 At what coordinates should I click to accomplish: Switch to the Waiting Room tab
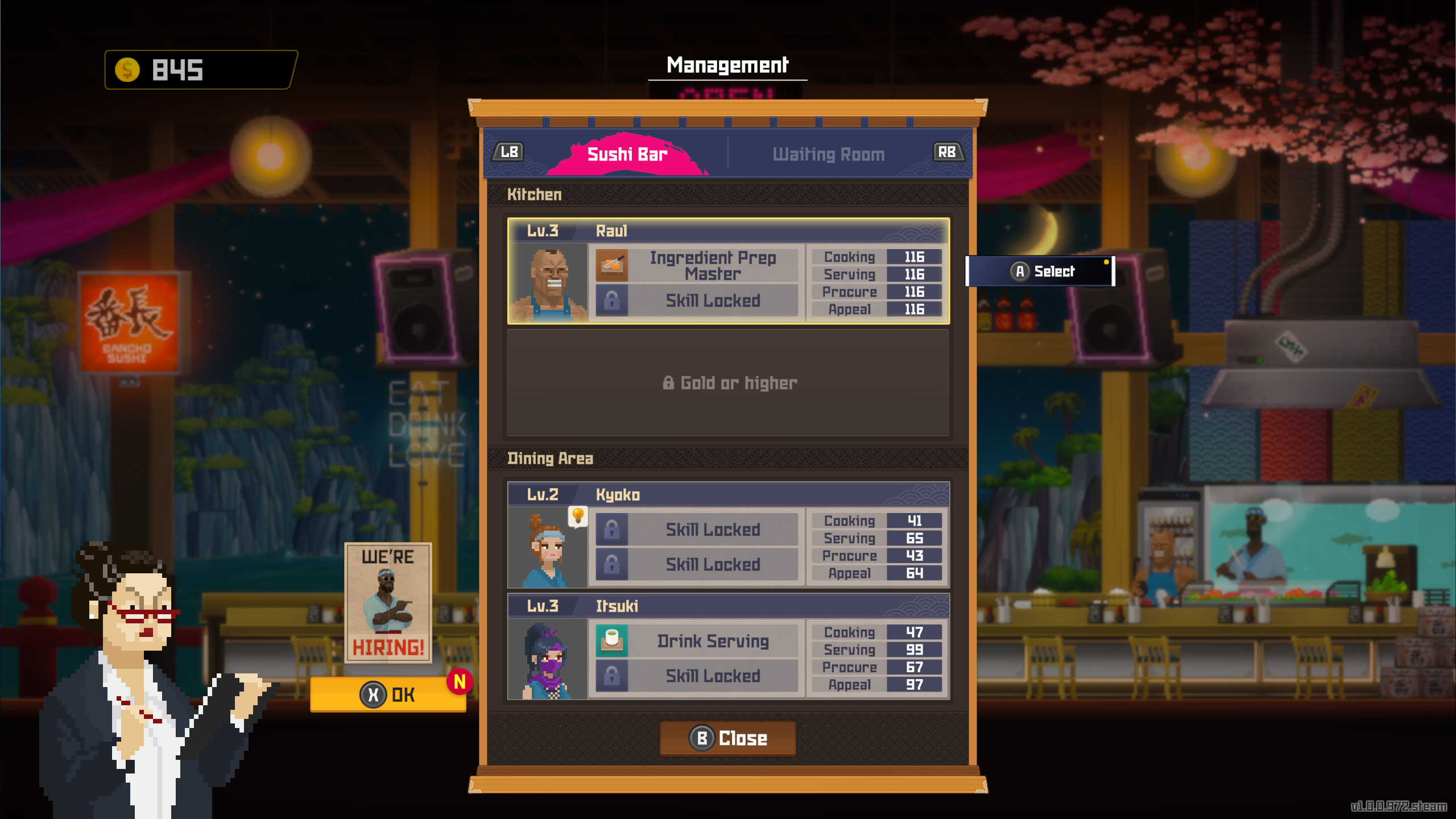[828, 154]
